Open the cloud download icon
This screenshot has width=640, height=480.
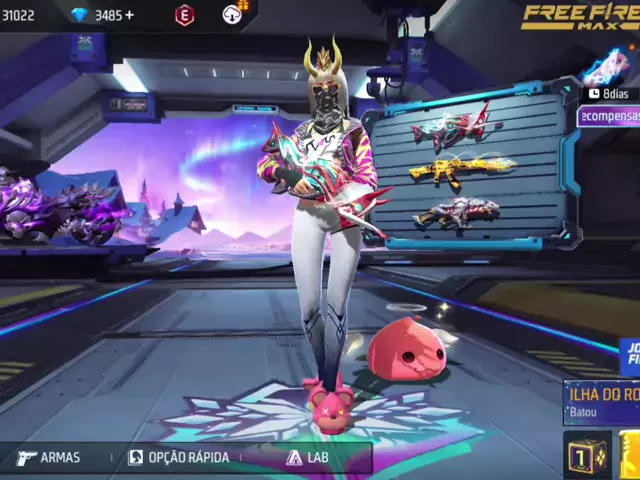232,14
